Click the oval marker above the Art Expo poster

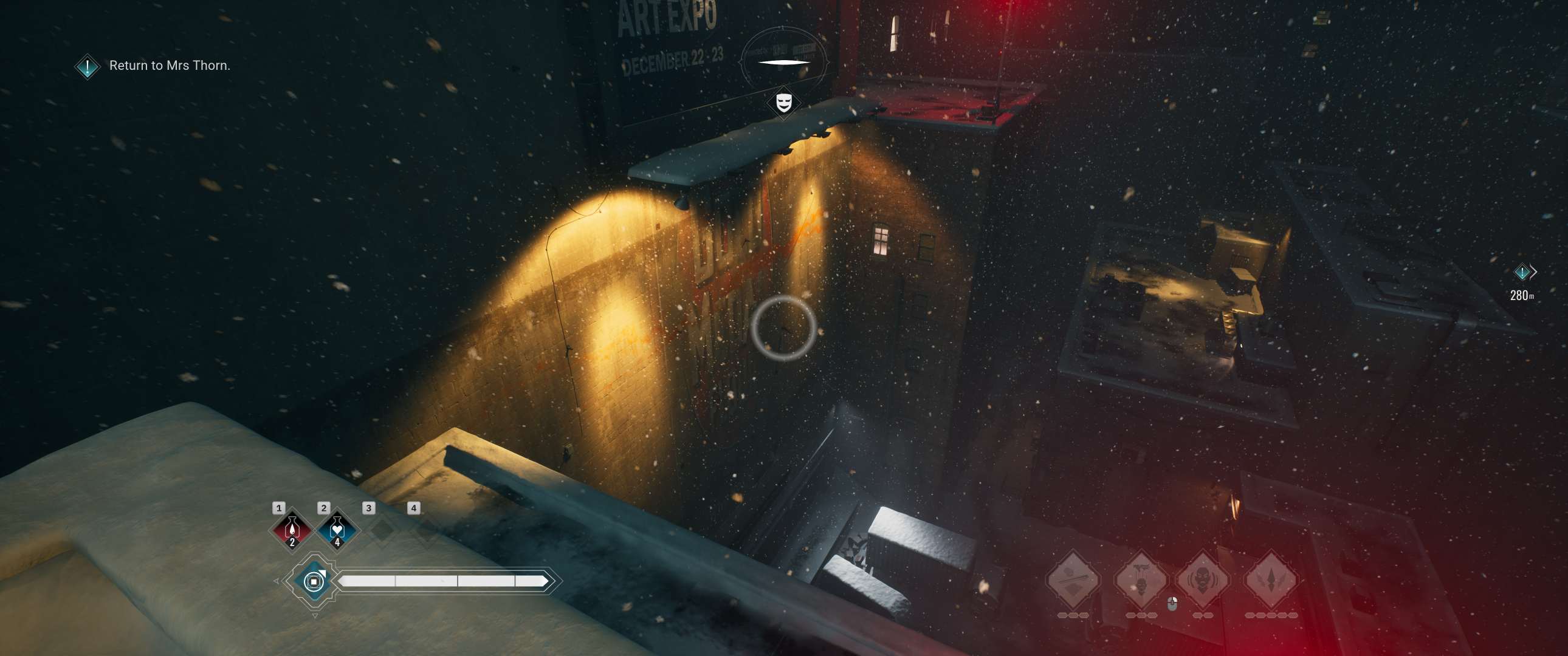783,61
